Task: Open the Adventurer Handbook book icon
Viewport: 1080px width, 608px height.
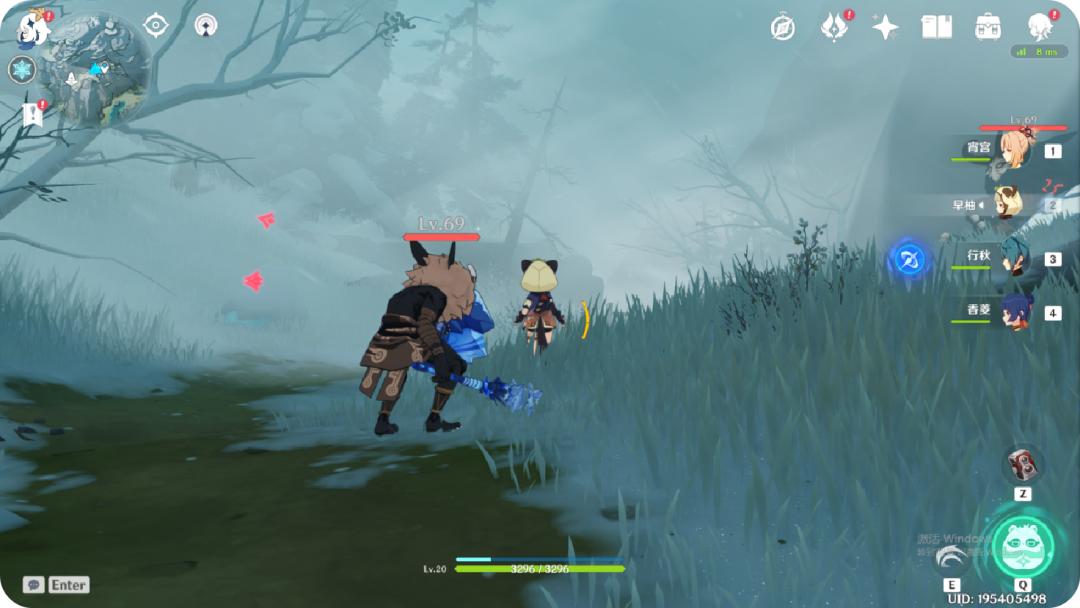Action: (x=937, y=27)
